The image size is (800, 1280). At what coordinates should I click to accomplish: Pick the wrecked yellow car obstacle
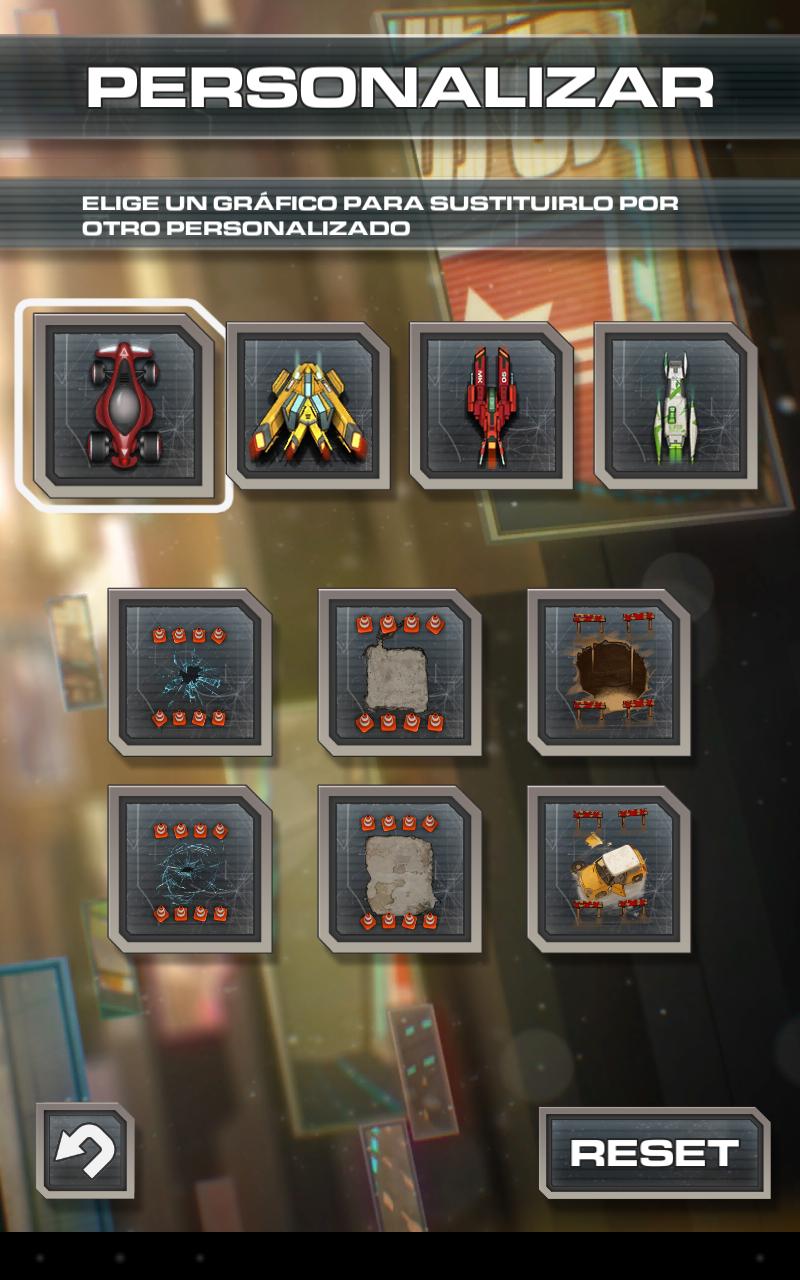[609, 868]
